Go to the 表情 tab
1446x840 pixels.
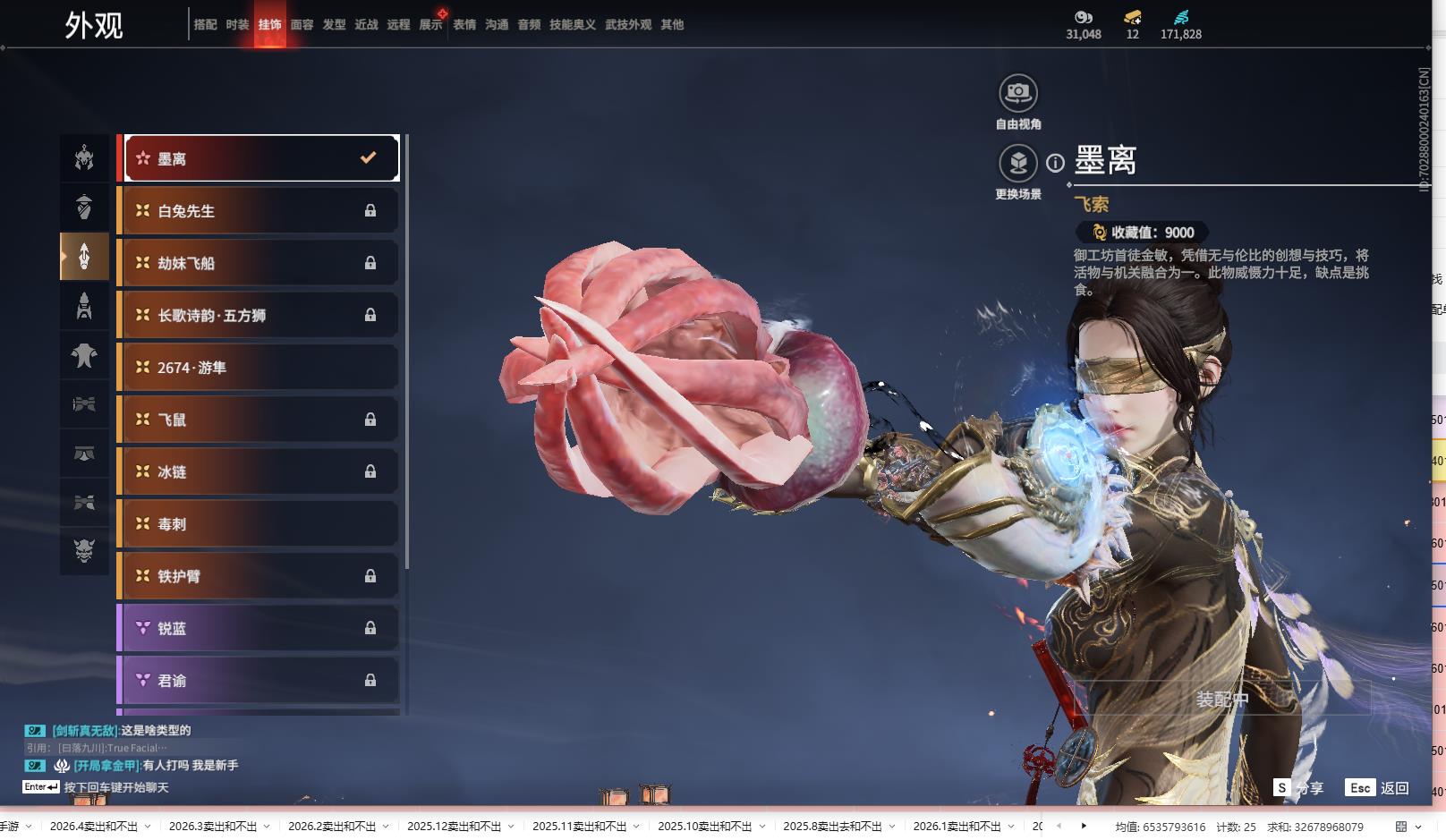464,25
